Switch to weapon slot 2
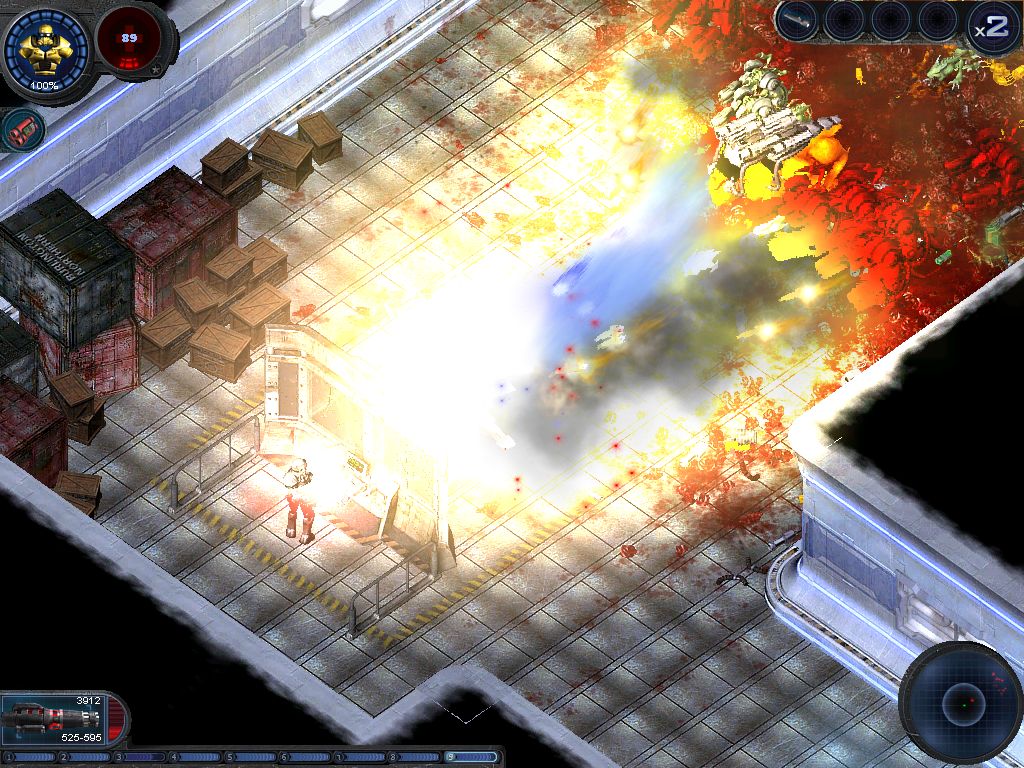 [x=86, y=757]
